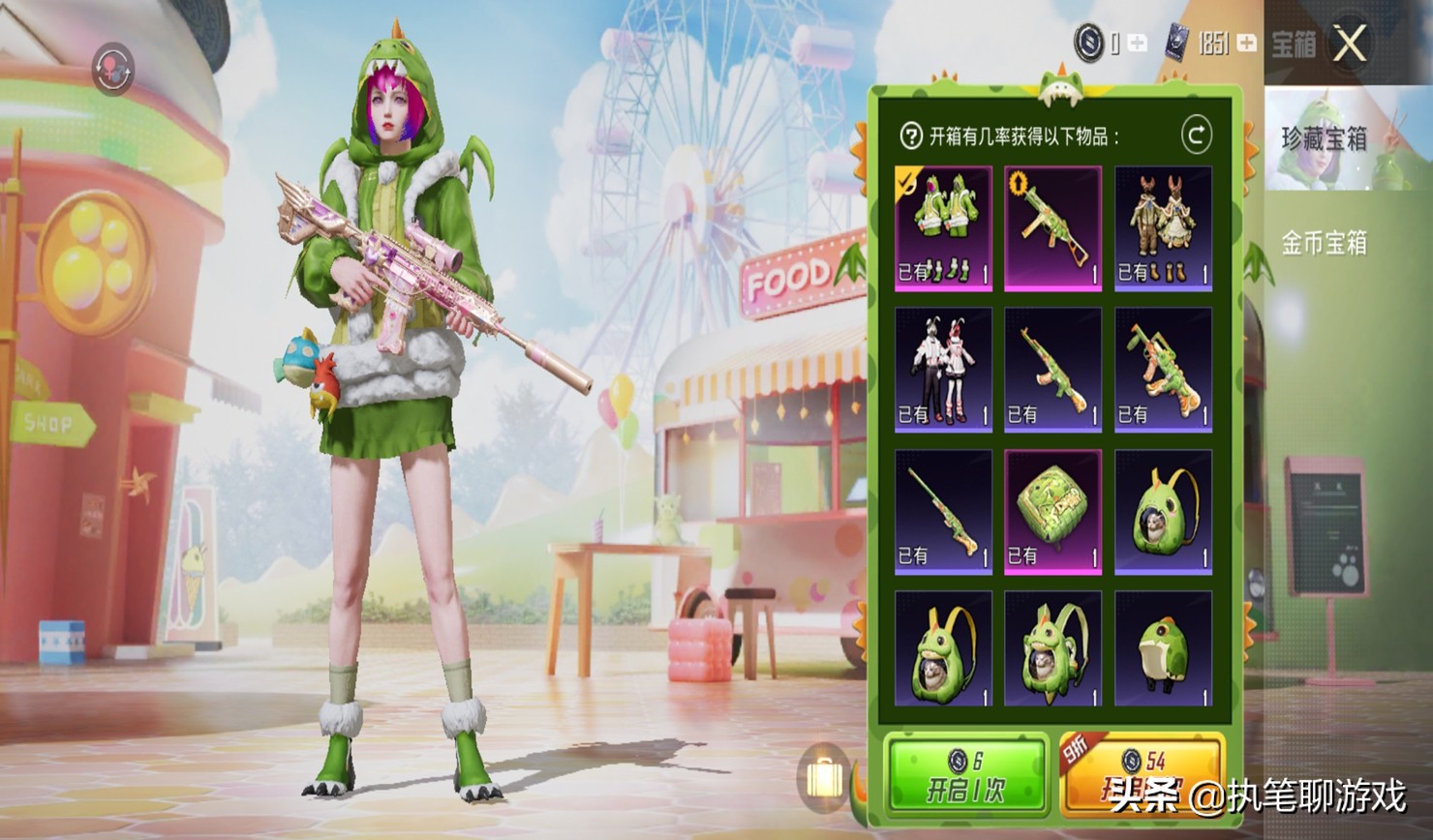Add more tickets with the plus beside 1851
Screen dimensions: 1433x840
coord(1247,44)
